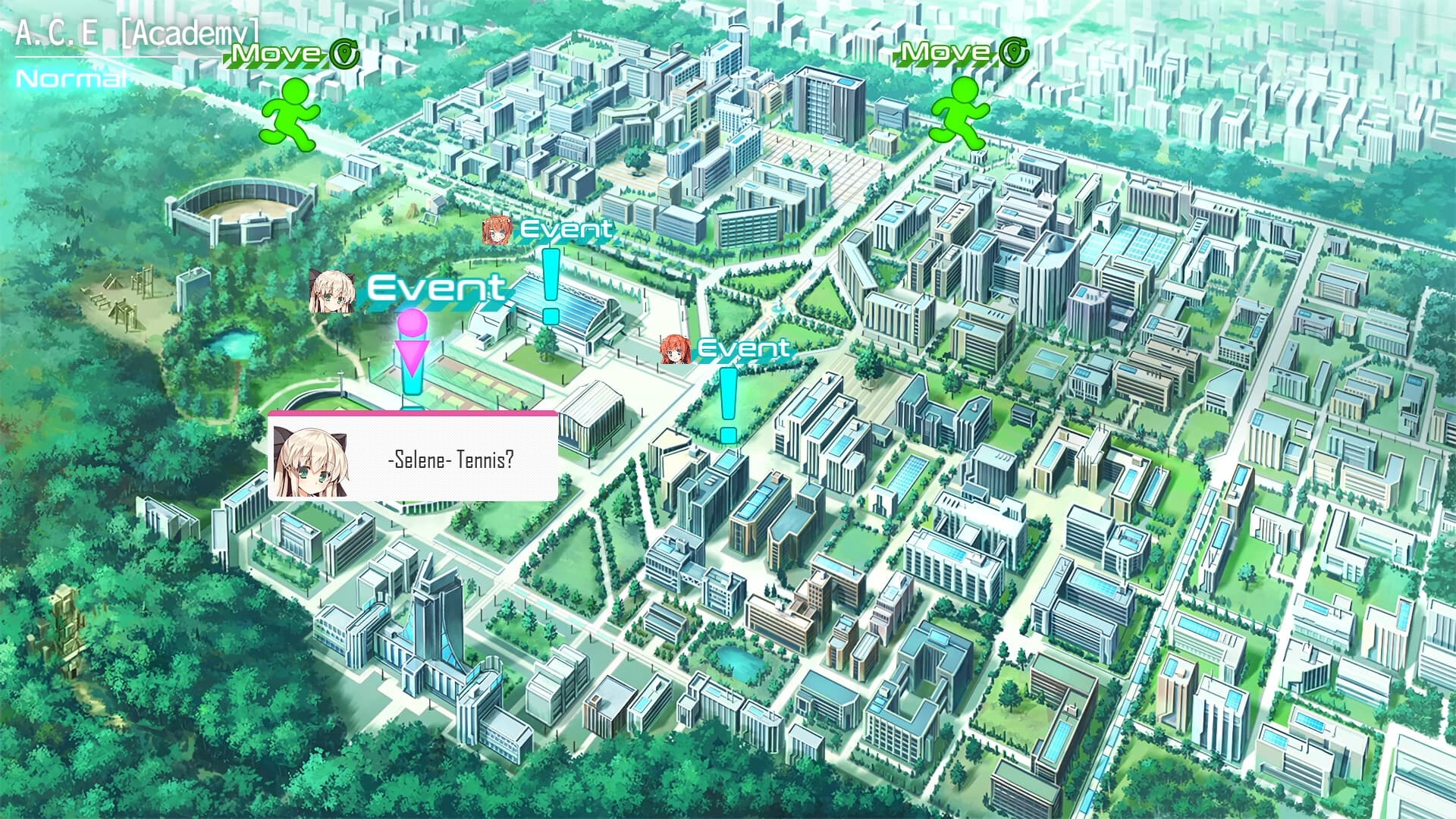Click the circular location pin icon beside left Move
The height and width of the screenshot is (819, 1456).
click(x=345, y=55)
